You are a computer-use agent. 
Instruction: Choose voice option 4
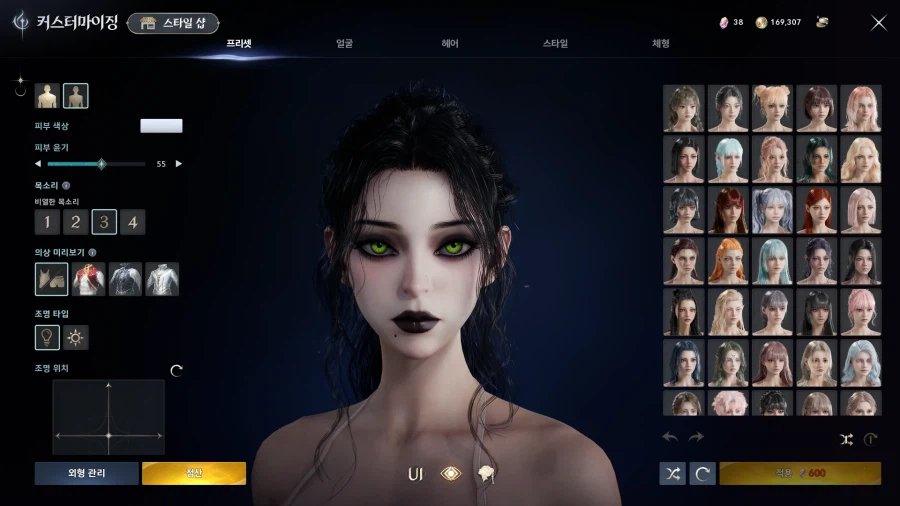(133, 222)
